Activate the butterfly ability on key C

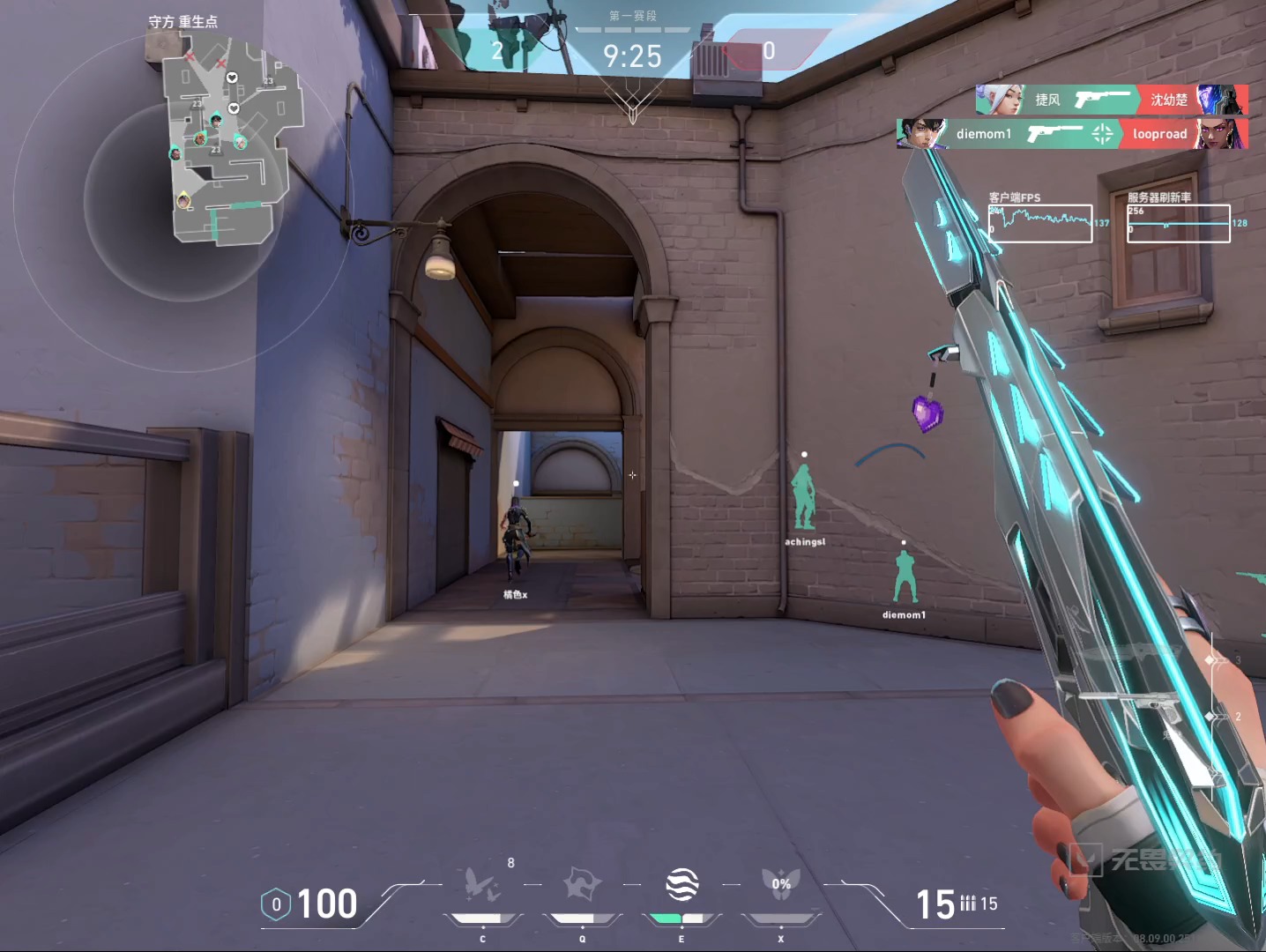tap(482, 884)
